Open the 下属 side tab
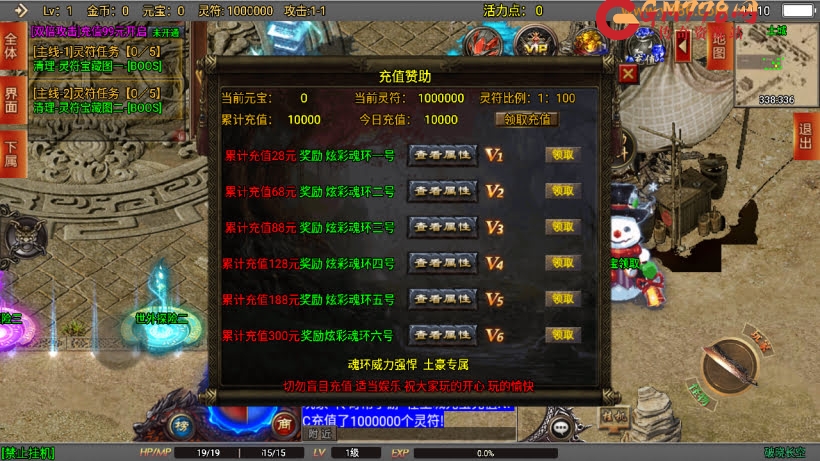 click(12, 153)
